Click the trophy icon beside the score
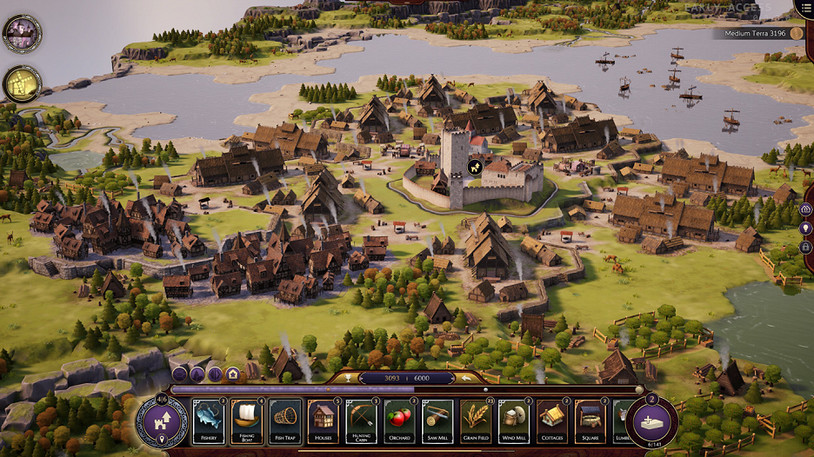 tap(347, 377)
